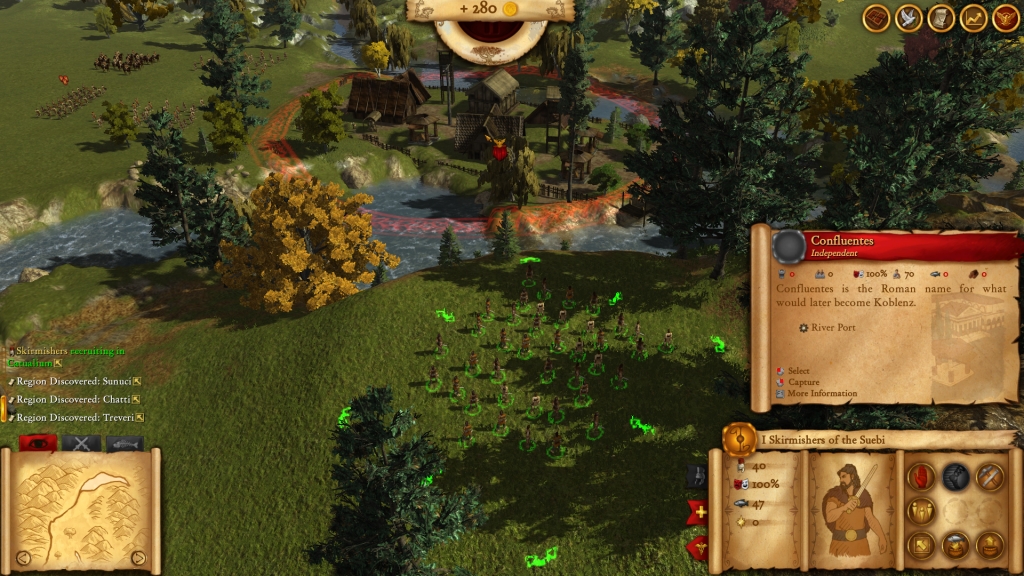
Task: Use the fish-in-basket supply command
Action: 955,545
